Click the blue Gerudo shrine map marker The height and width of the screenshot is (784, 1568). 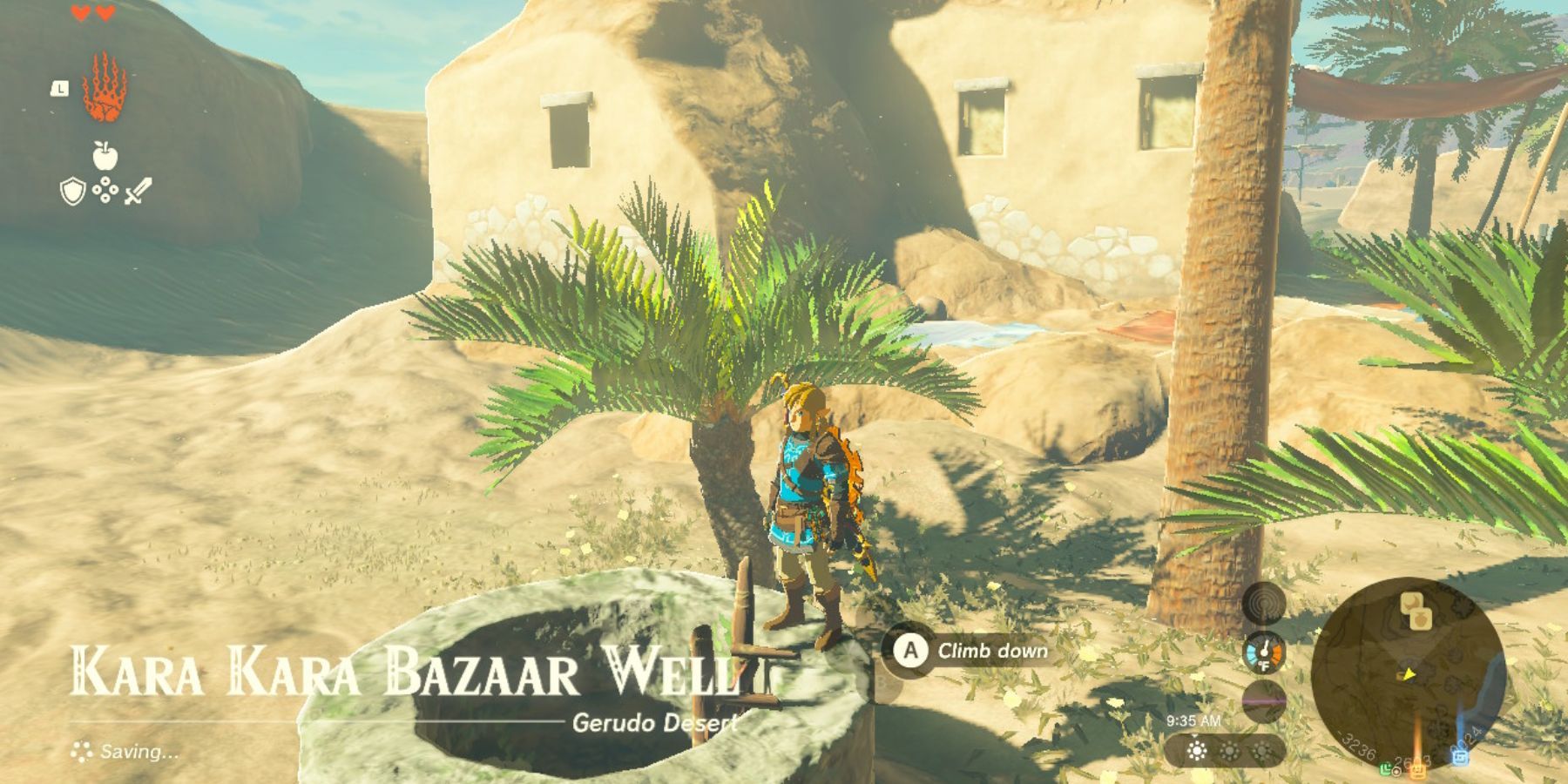point(1462,757)
